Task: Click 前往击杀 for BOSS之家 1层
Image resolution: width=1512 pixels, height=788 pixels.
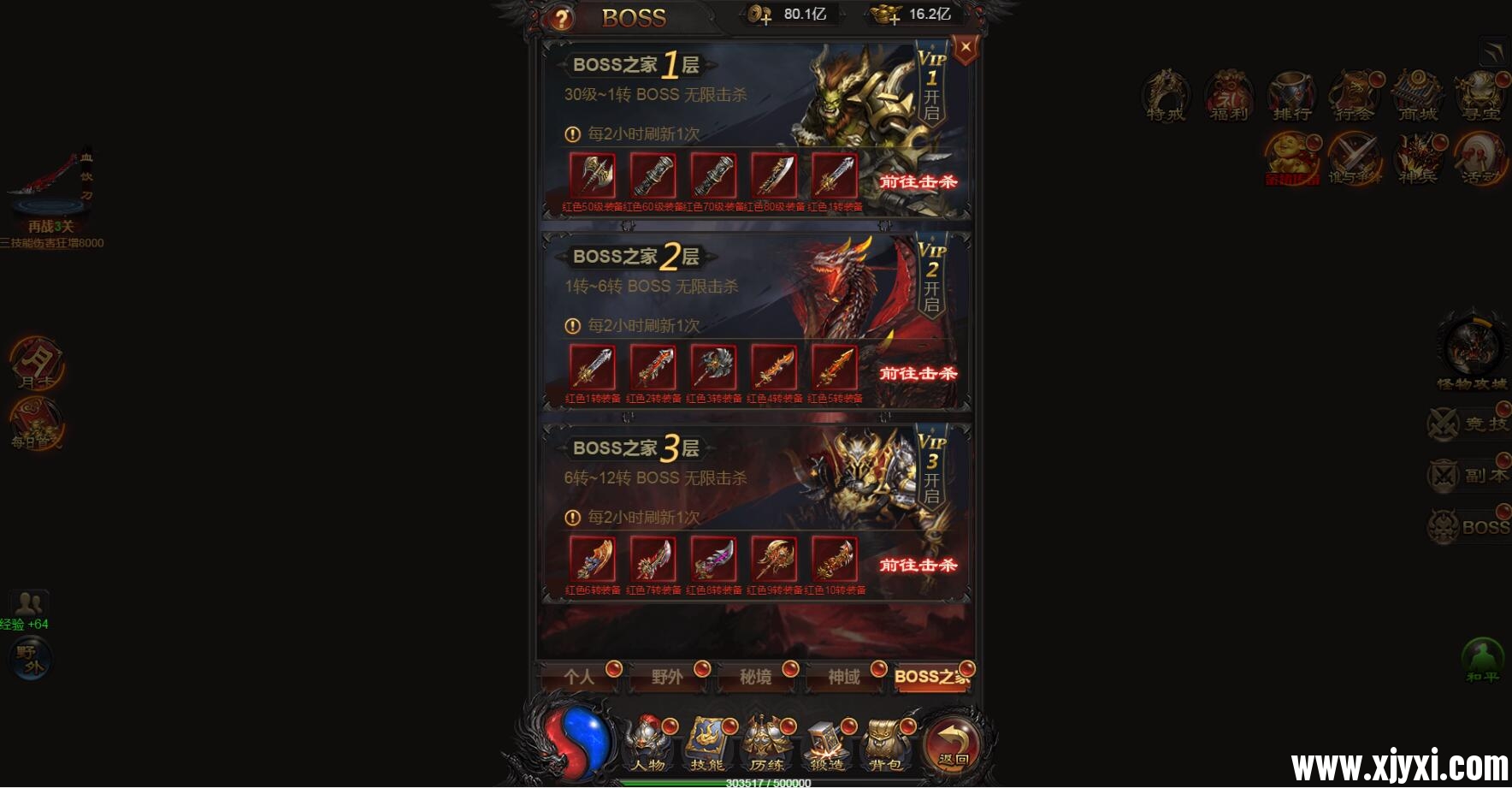Action: [x=918, y=181]
